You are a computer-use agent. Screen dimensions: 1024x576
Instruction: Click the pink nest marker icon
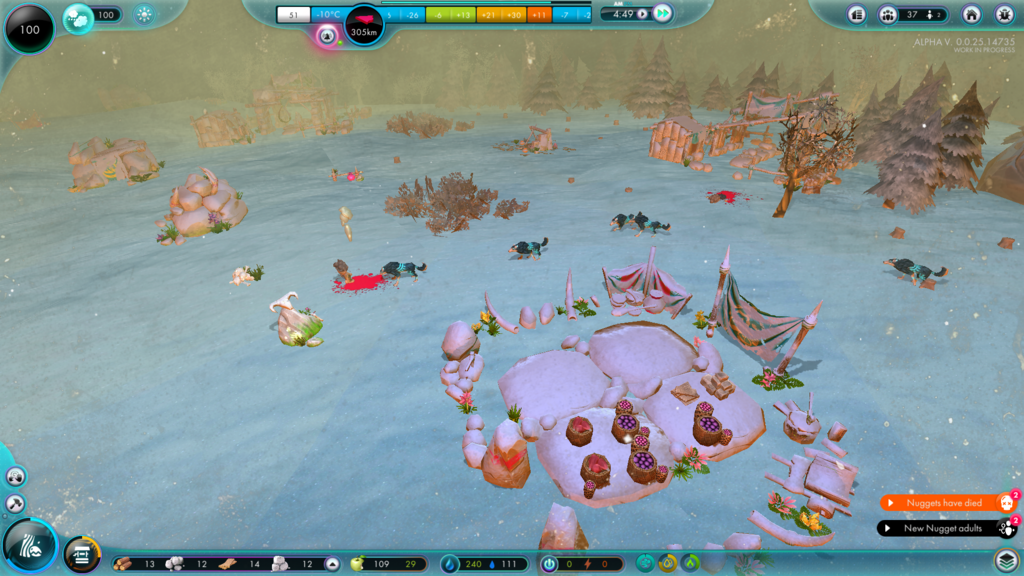[326, 36]
